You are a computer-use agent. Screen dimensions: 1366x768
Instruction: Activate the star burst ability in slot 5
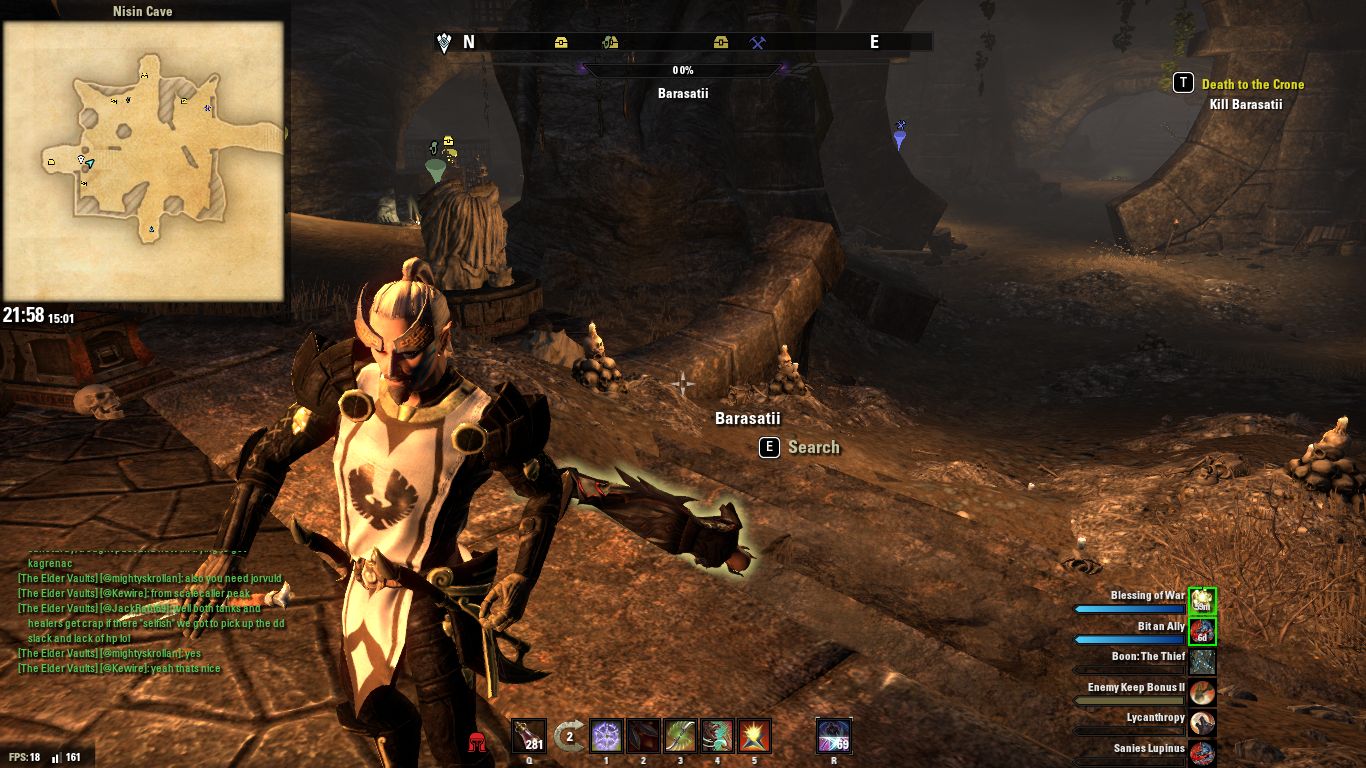[x=754, y=736]
